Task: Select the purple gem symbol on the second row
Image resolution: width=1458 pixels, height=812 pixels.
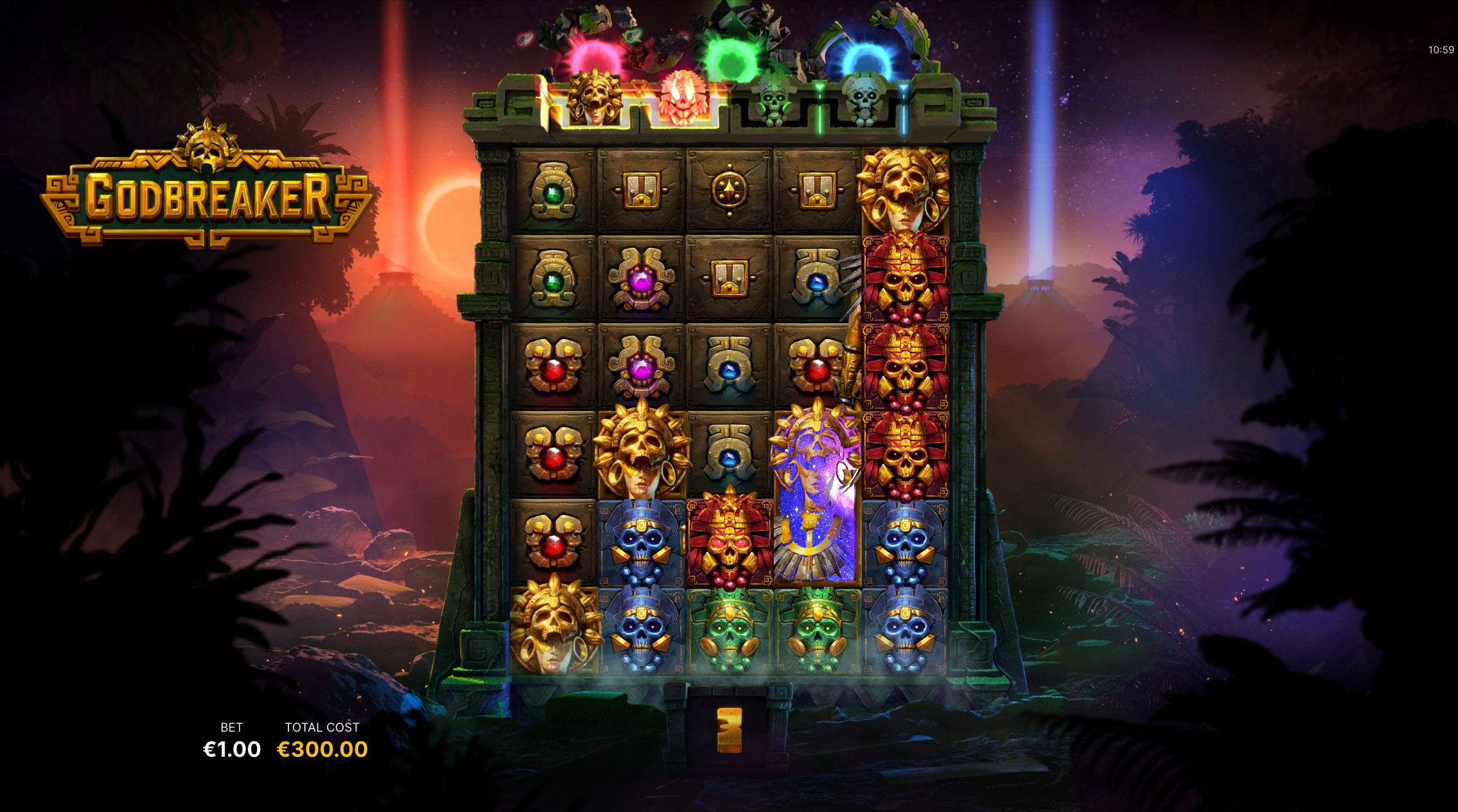Action: pos(643,282)
